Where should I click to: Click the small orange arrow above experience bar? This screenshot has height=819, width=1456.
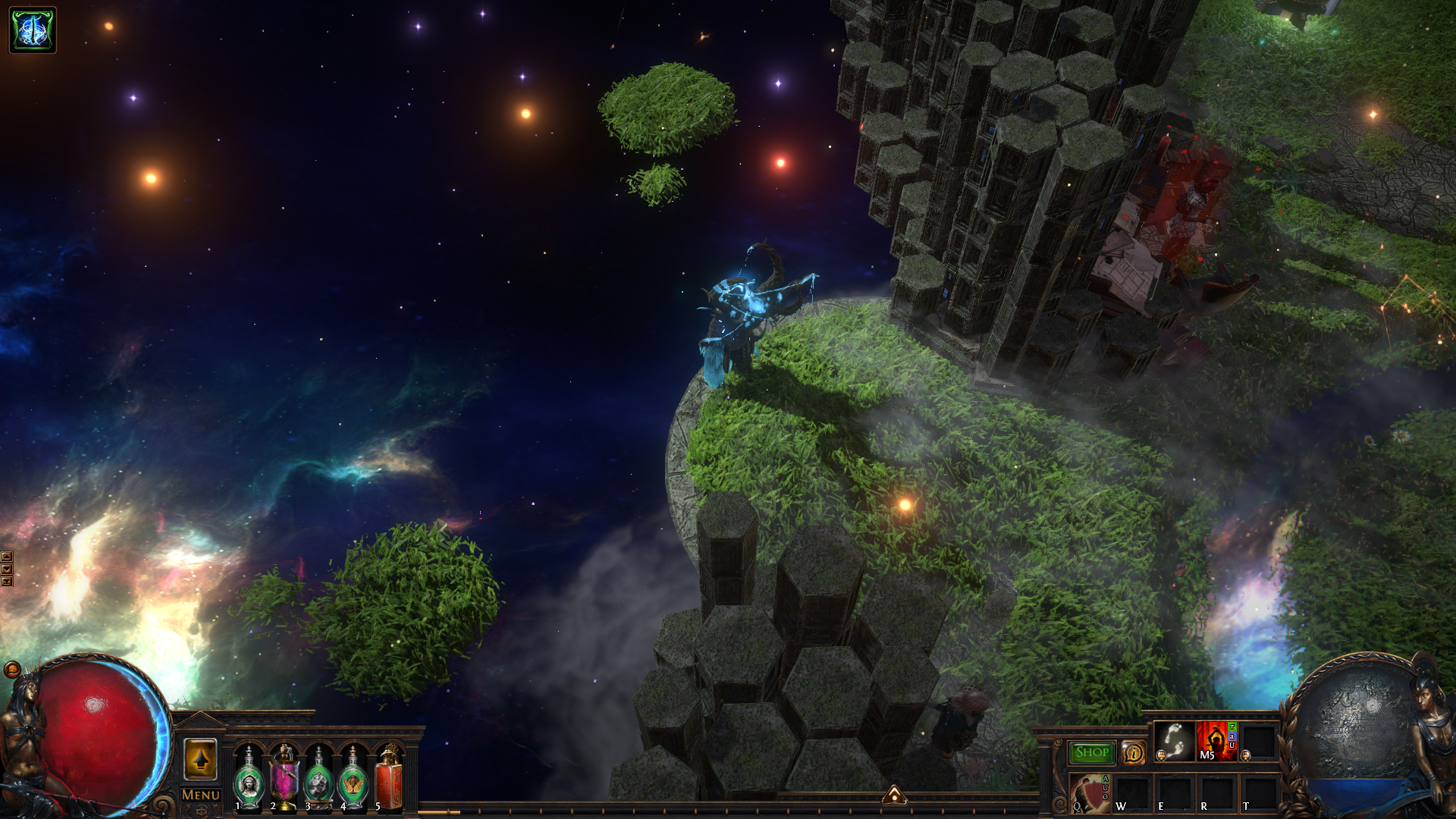click(895, 795)
